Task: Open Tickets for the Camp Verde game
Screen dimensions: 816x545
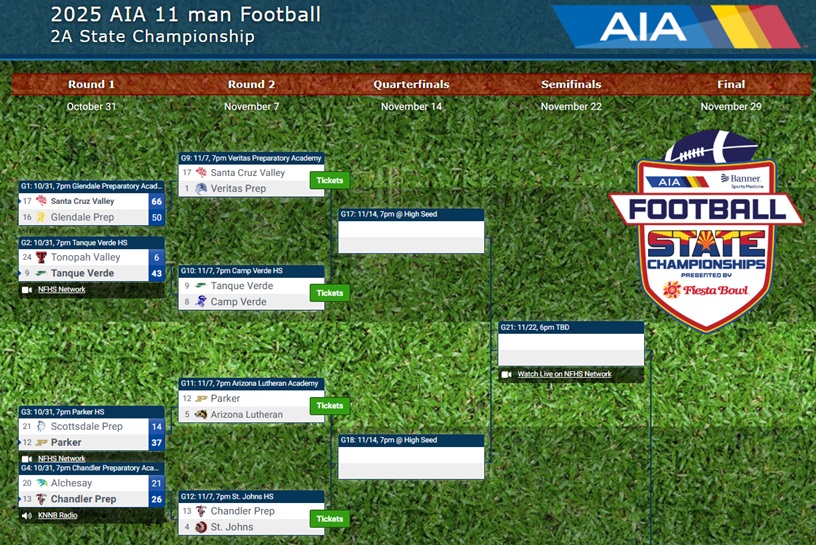Action: (x=329, y=293)
